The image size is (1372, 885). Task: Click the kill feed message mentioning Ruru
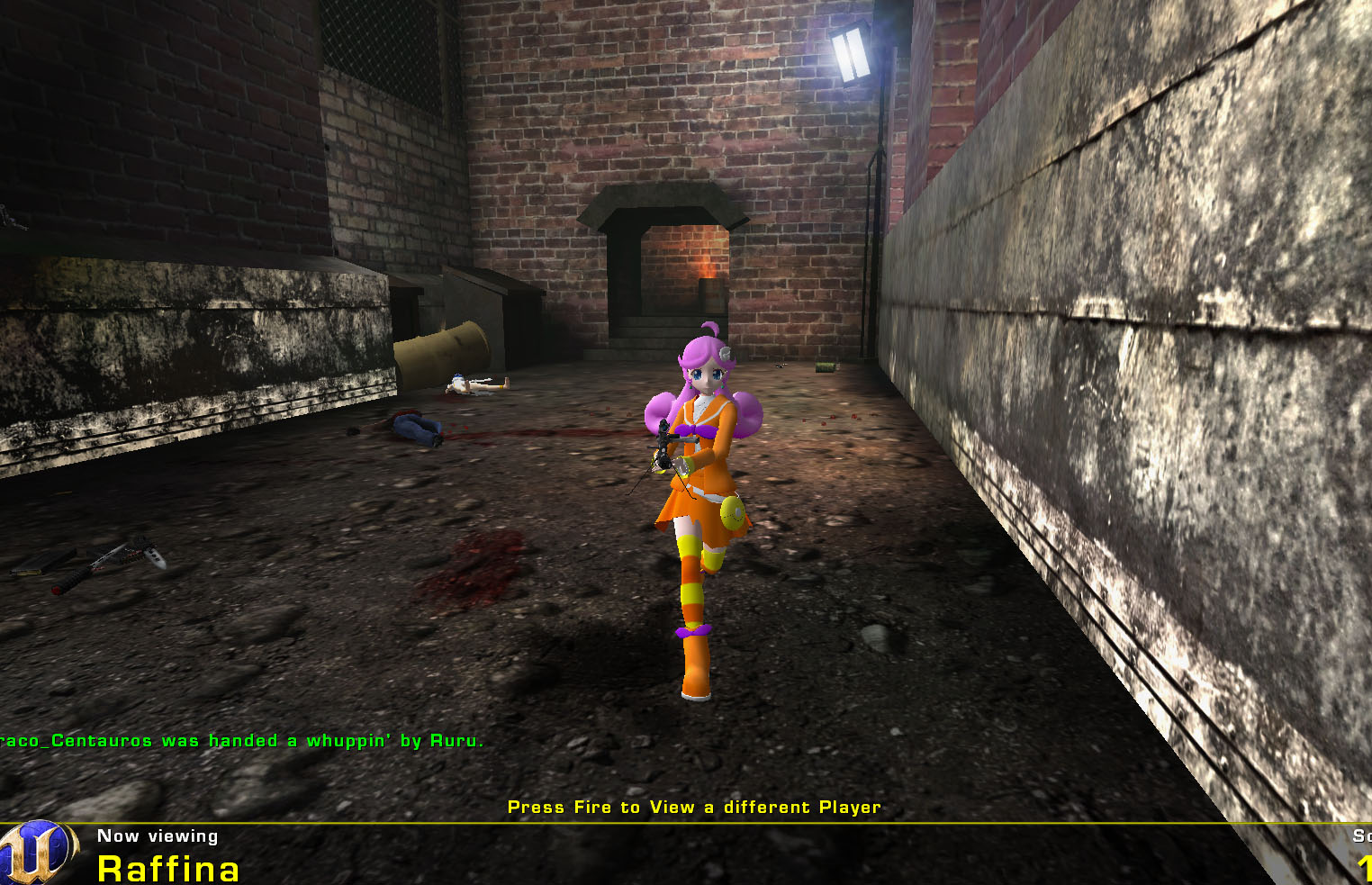click(241, 740)
